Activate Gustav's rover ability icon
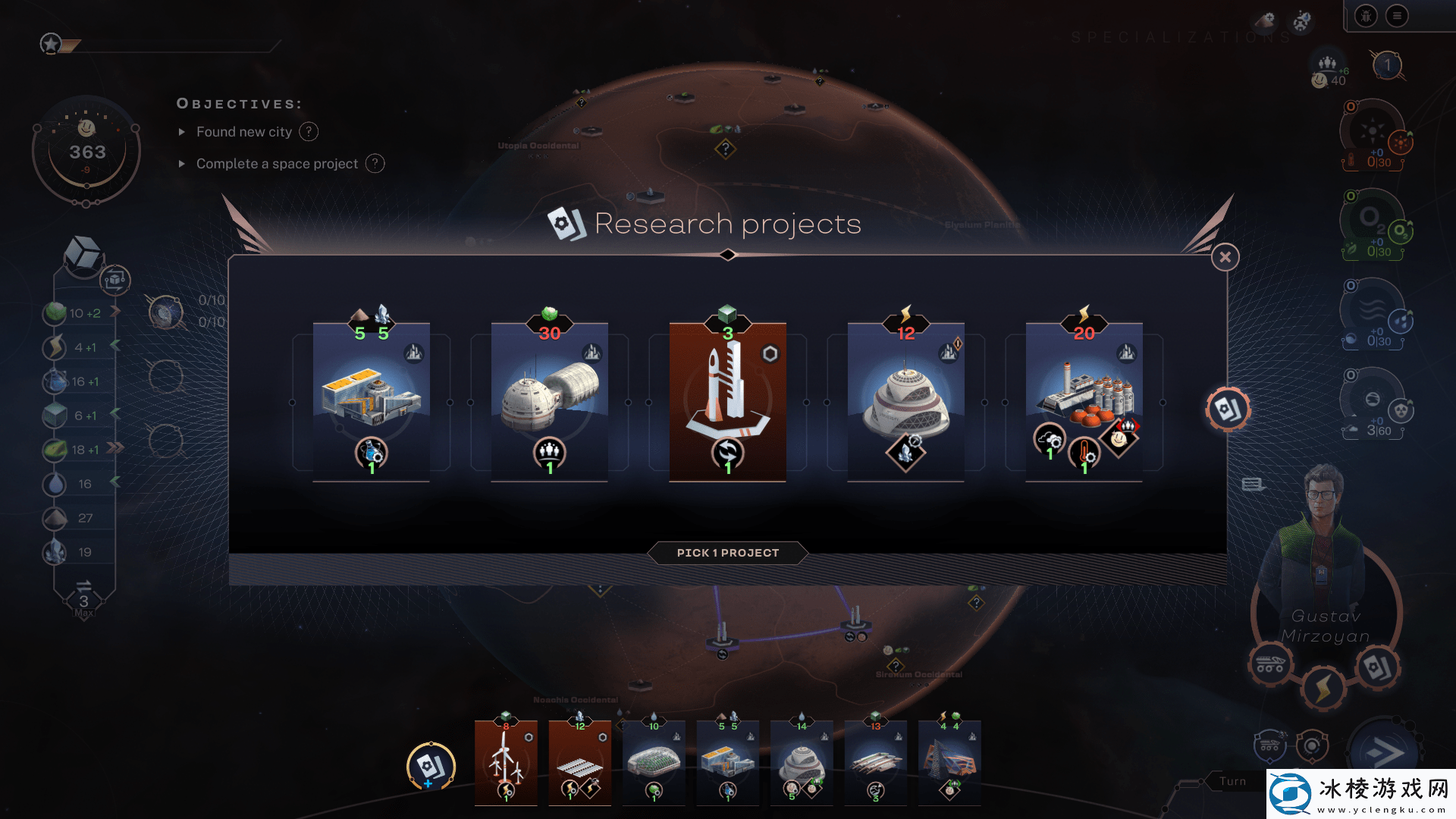The image size is (1456, 819). click(x=1270, y=665)
